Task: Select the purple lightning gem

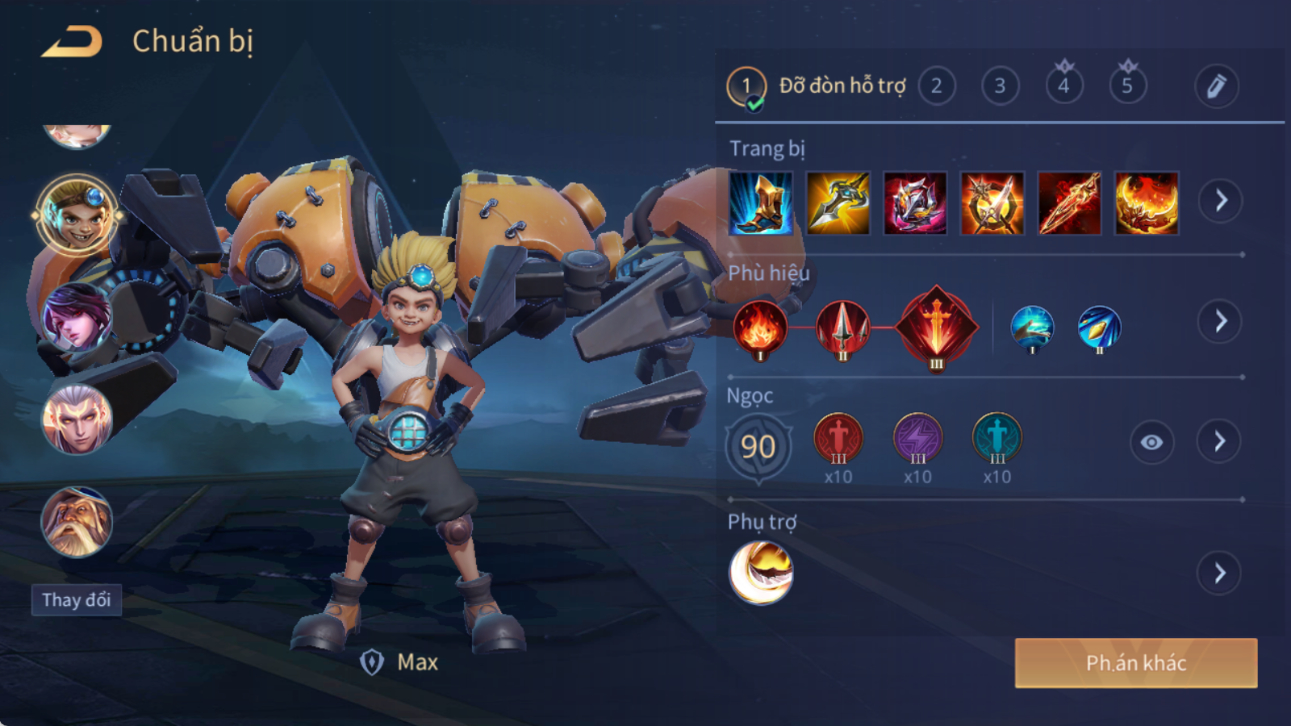Action: (x=917, y=439)
